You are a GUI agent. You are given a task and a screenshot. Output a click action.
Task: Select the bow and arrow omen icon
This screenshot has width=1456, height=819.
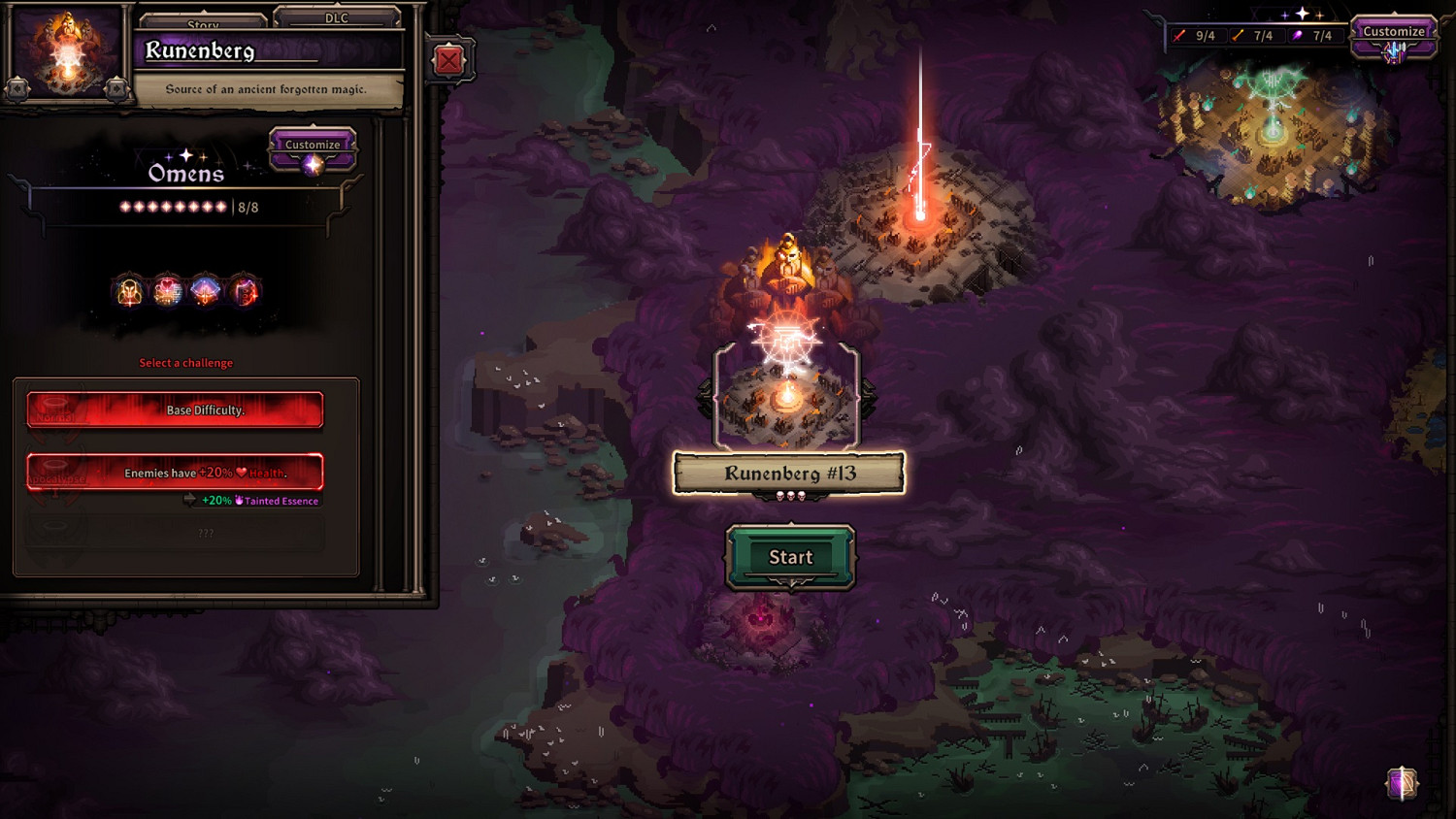point(204,291)
